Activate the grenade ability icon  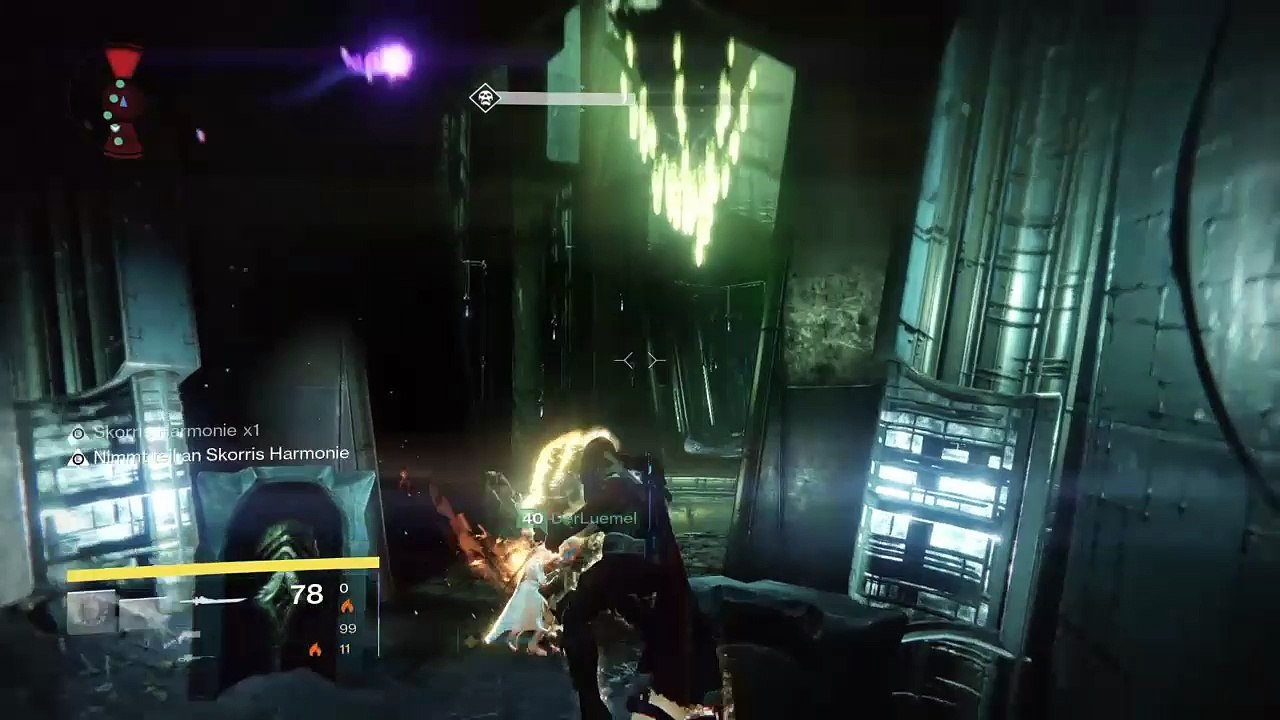[x=91, y=612]
